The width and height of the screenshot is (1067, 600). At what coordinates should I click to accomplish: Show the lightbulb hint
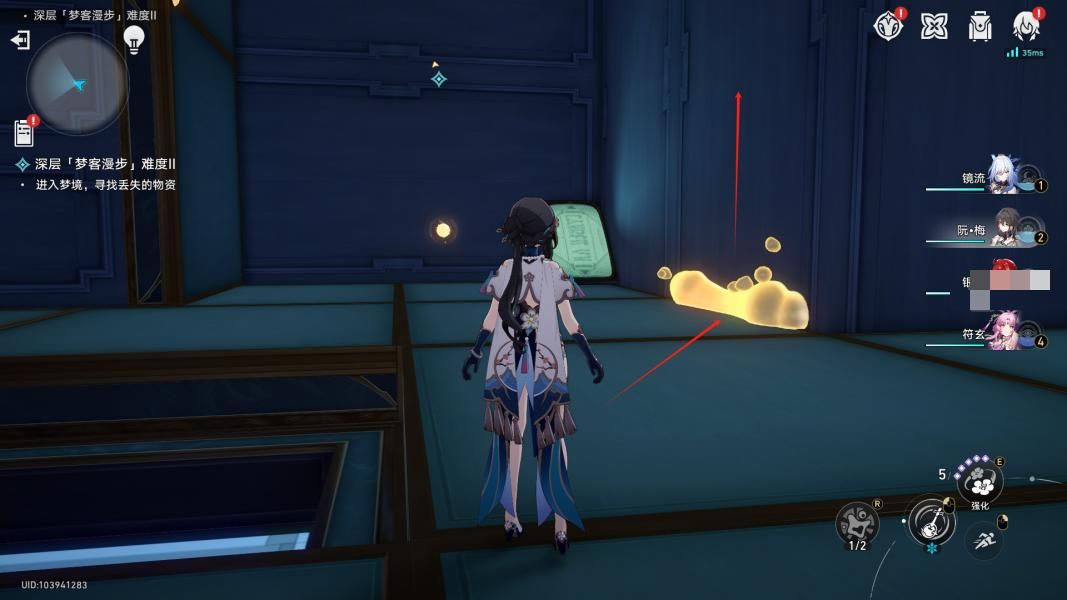[x=133, y=40]
